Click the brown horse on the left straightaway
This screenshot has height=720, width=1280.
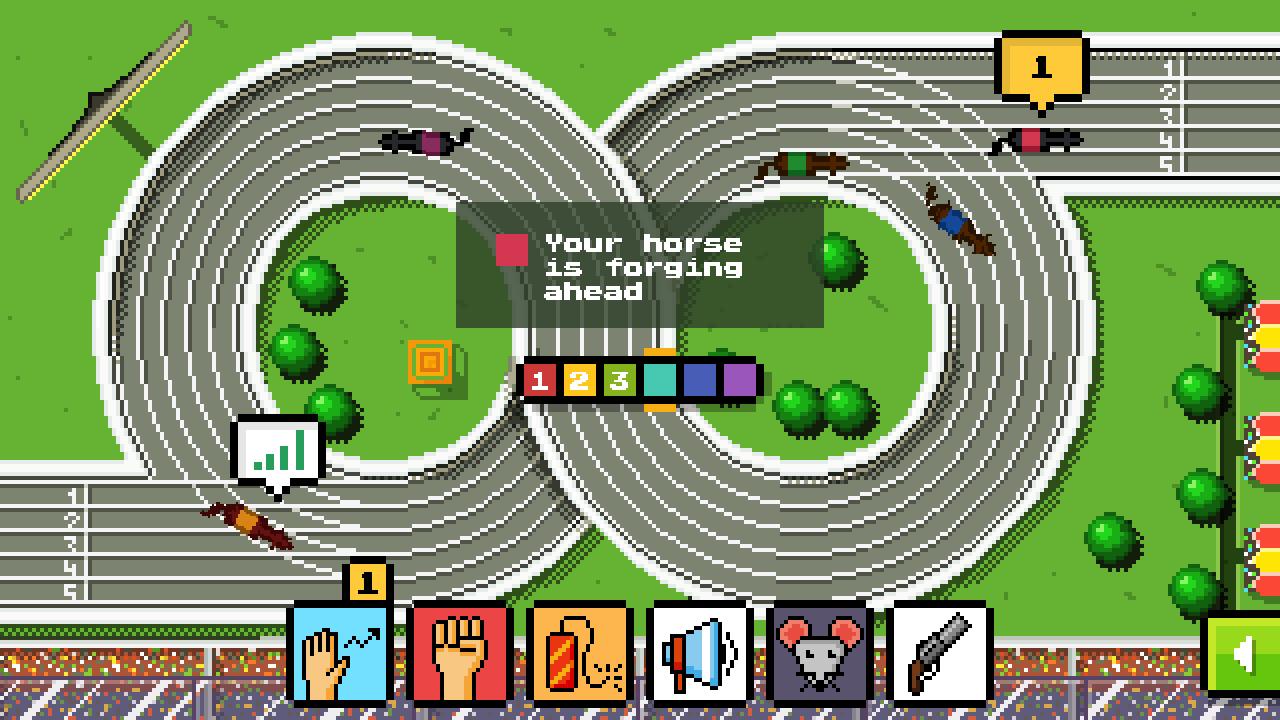click(x=245, y=521)
